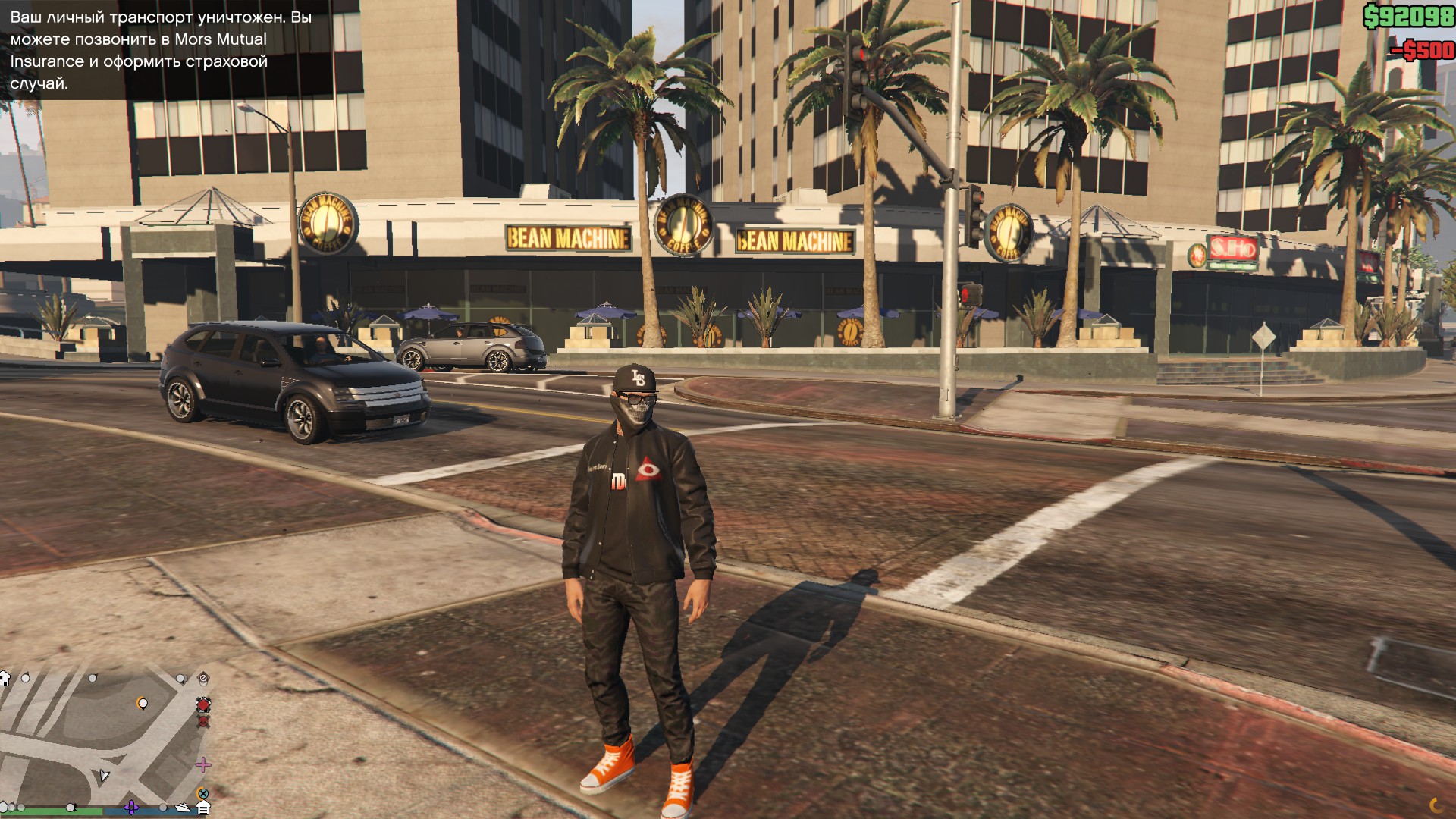Click the garage icon at minimap corner
This screenshot has height=819, width=1456.
coord(203,807)
